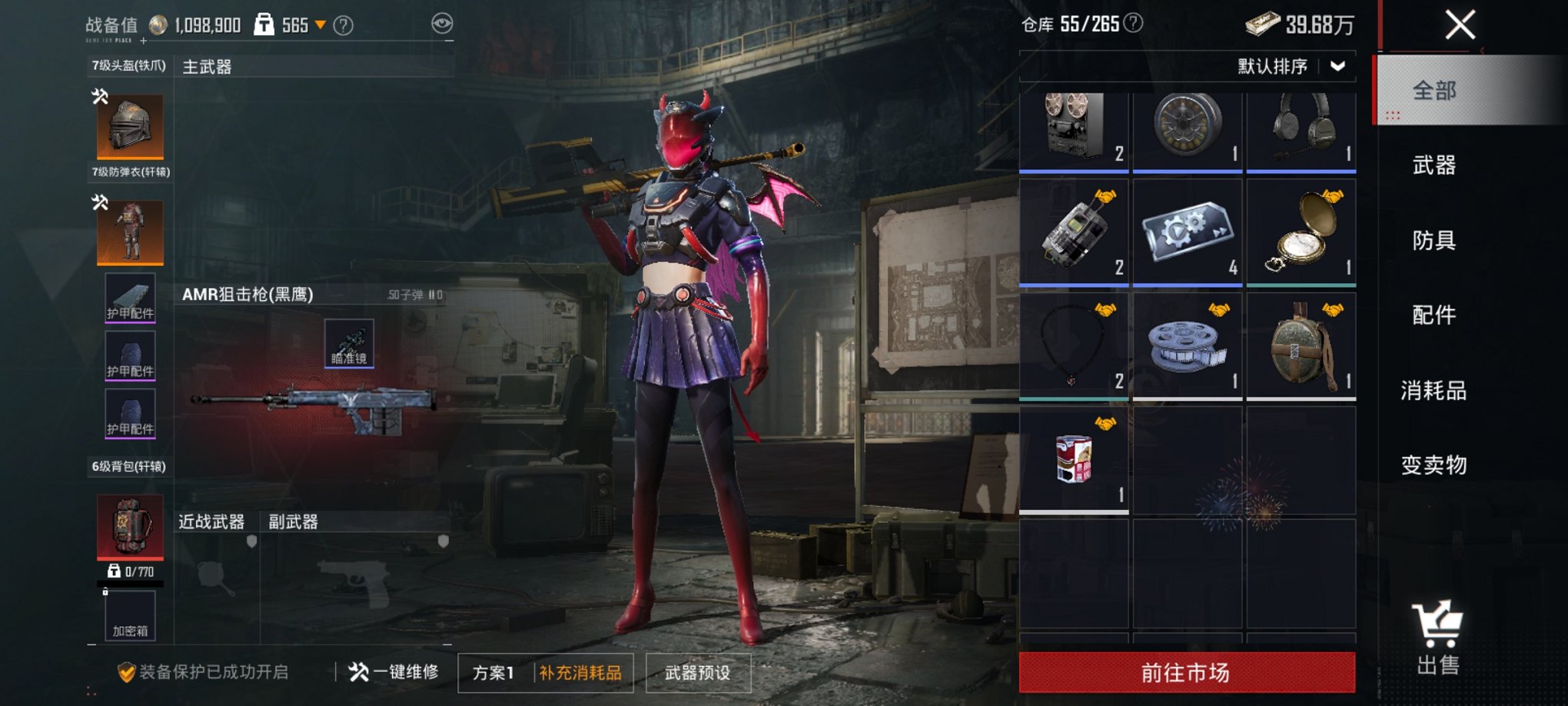The image size is (1568, 706).
Task: Select the pocket watch item in storage
Action: (x=1301, y=232)
